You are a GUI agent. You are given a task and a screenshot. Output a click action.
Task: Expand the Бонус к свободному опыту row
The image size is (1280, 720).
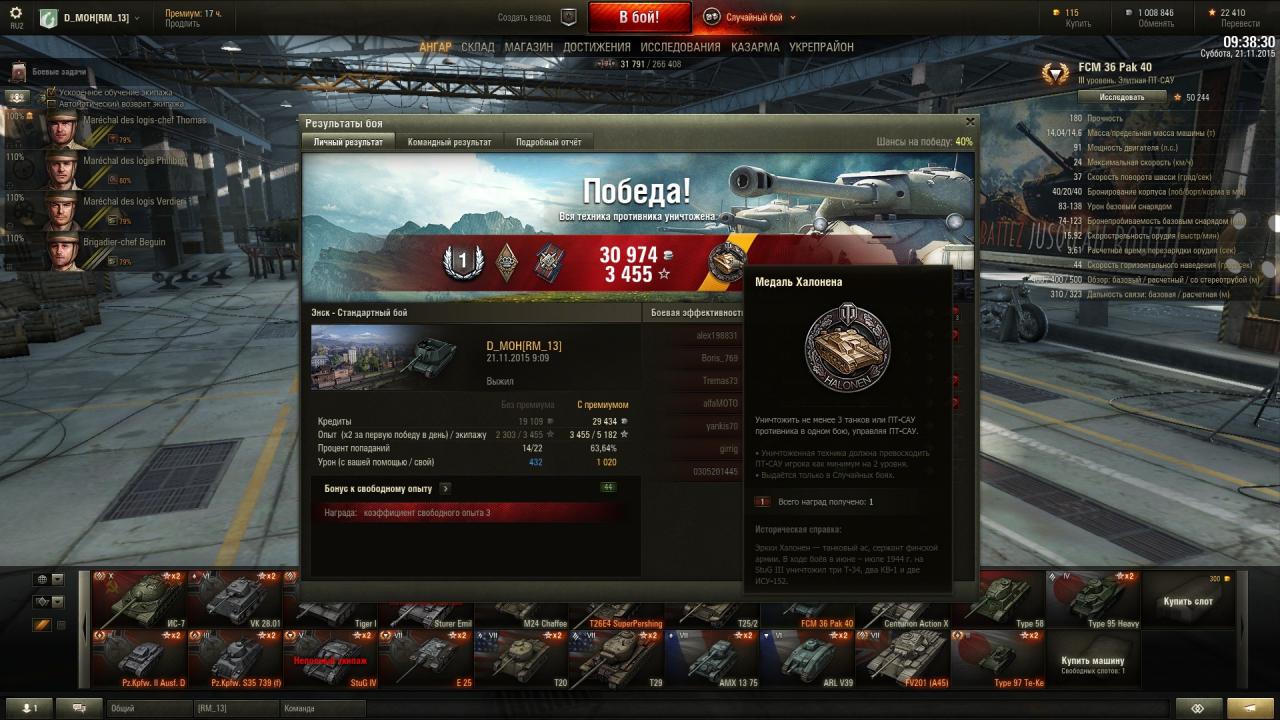(x=445, y=488)
